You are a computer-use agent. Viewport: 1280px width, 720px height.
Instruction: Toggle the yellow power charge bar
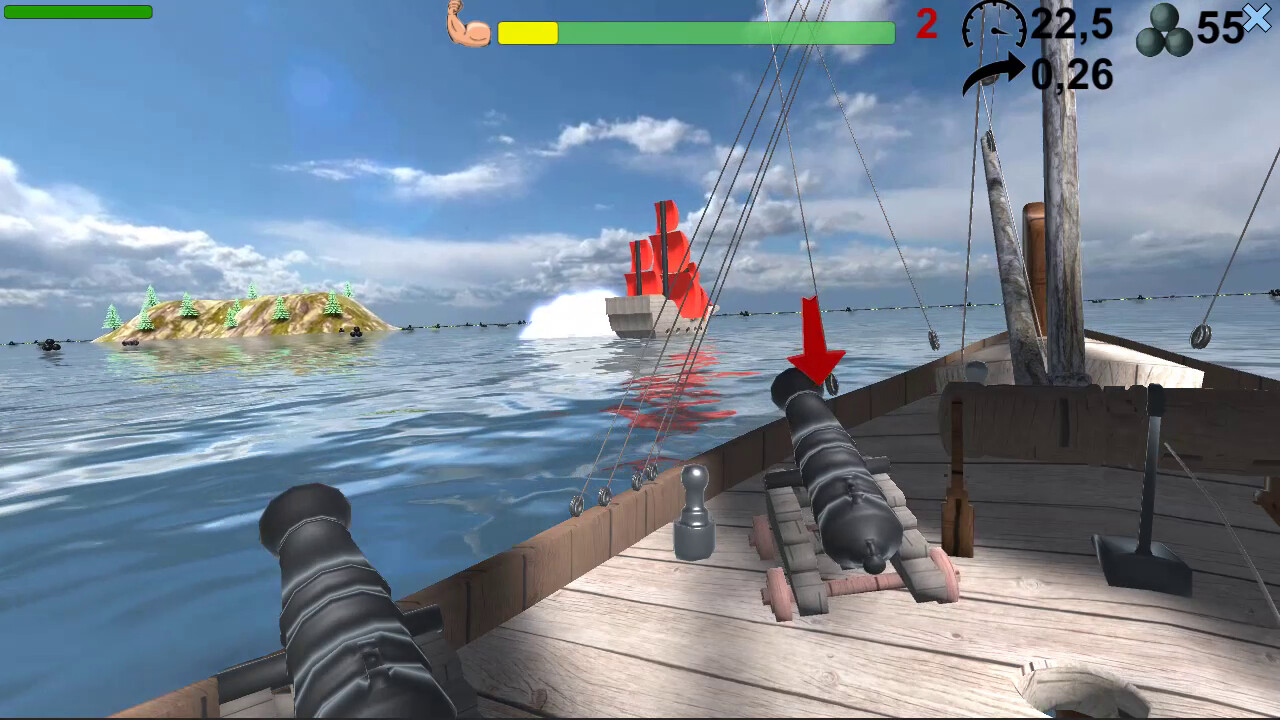tap(527, 33)
